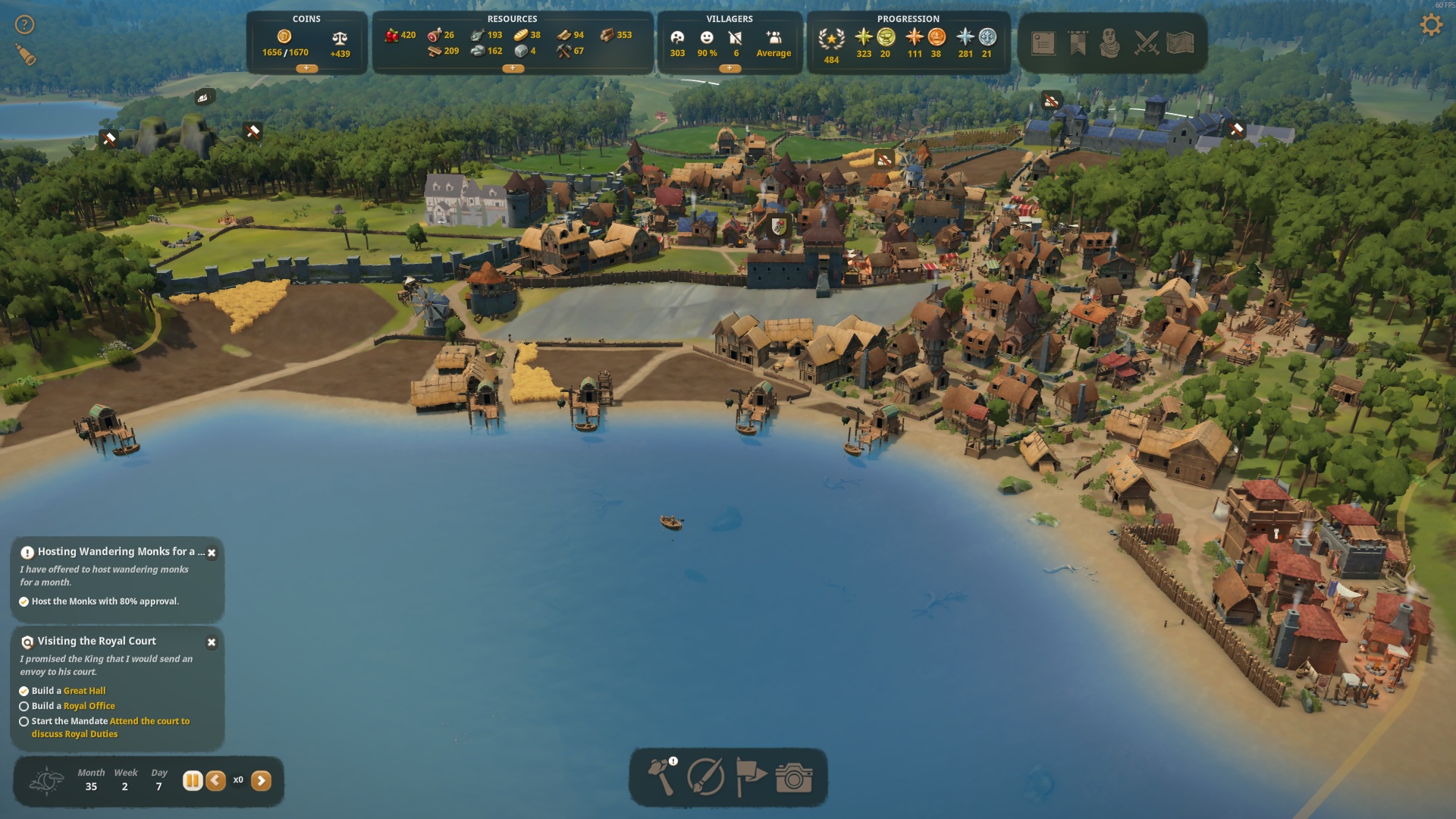Increase game speed with right arrow
1456x819 pixels.
point(261,780)
